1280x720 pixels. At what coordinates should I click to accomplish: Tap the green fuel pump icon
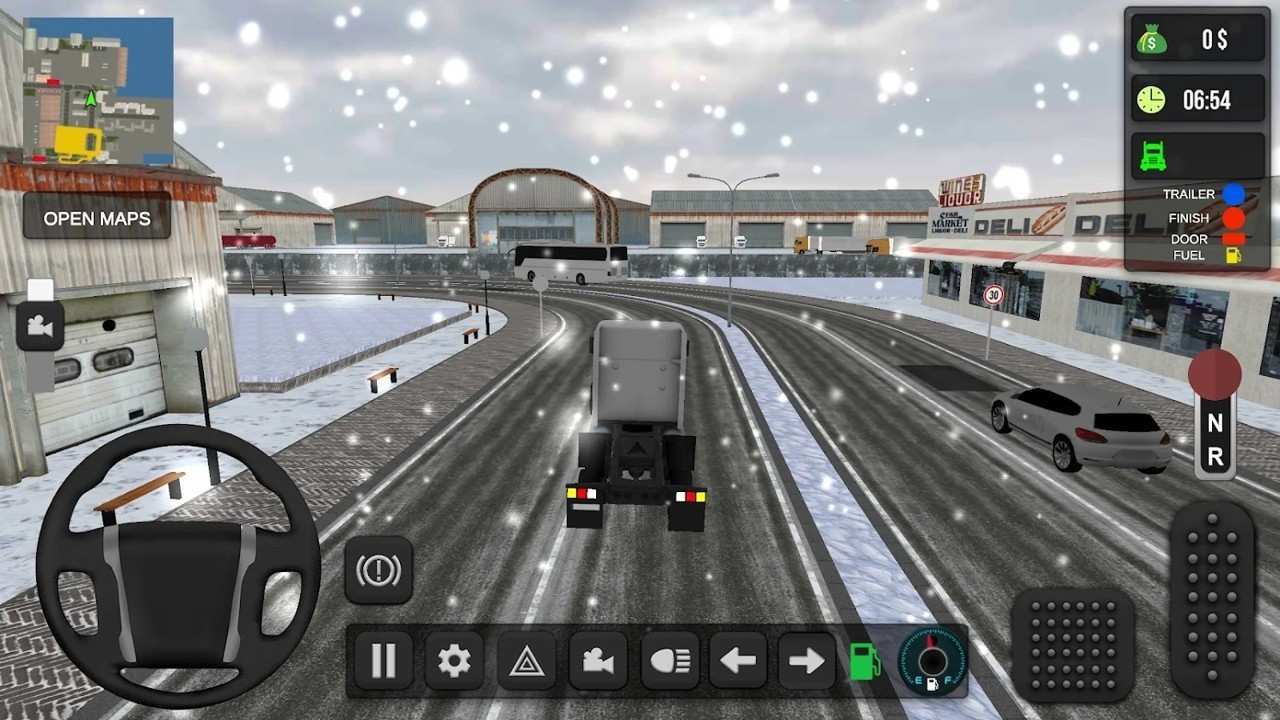tap(864, 661)
